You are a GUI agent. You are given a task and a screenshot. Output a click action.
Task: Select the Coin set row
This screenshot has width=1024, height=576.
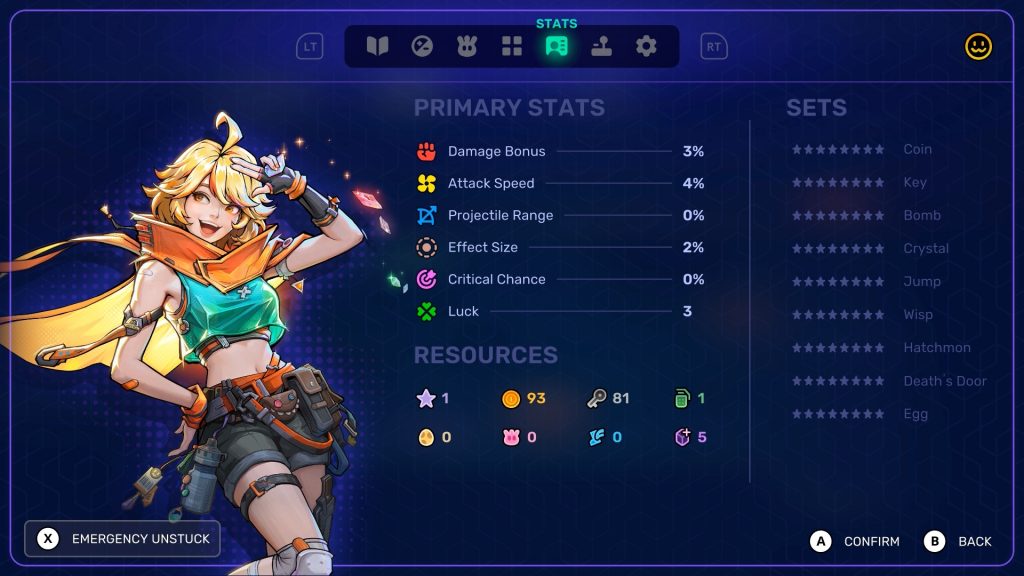pos(862,149)
